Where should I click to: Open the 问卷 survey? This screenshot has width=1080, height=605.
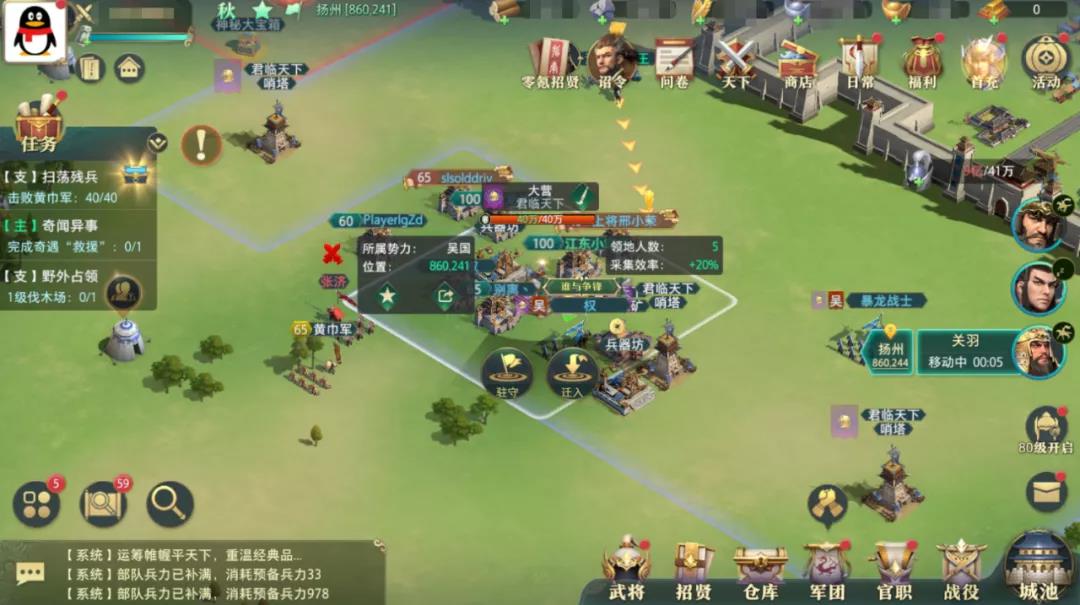675,62
